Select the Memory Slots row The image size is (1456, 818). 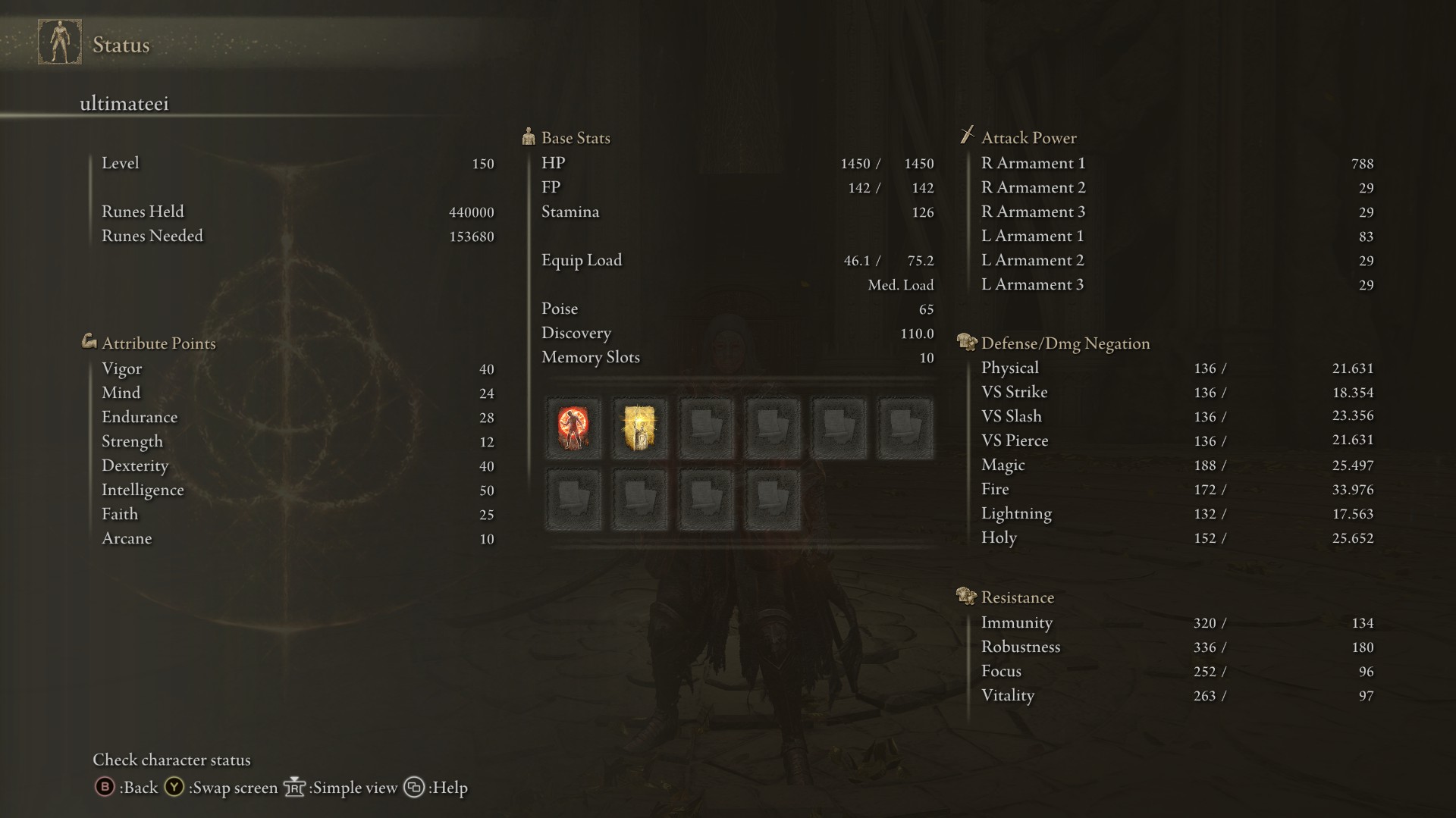(x=736, y=358)
